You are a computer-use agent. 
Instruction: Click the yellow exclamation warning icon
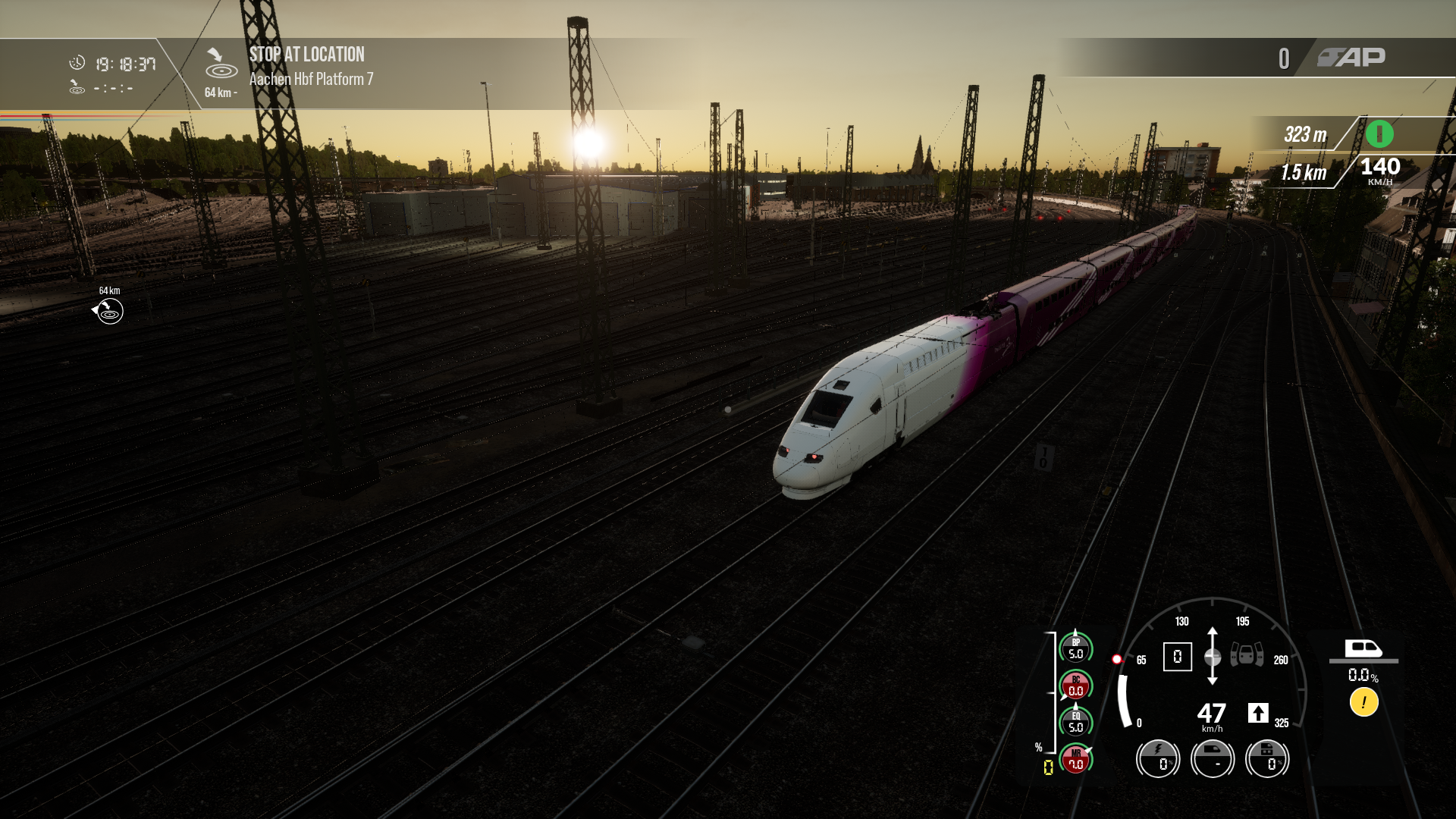click(1363, 702)
